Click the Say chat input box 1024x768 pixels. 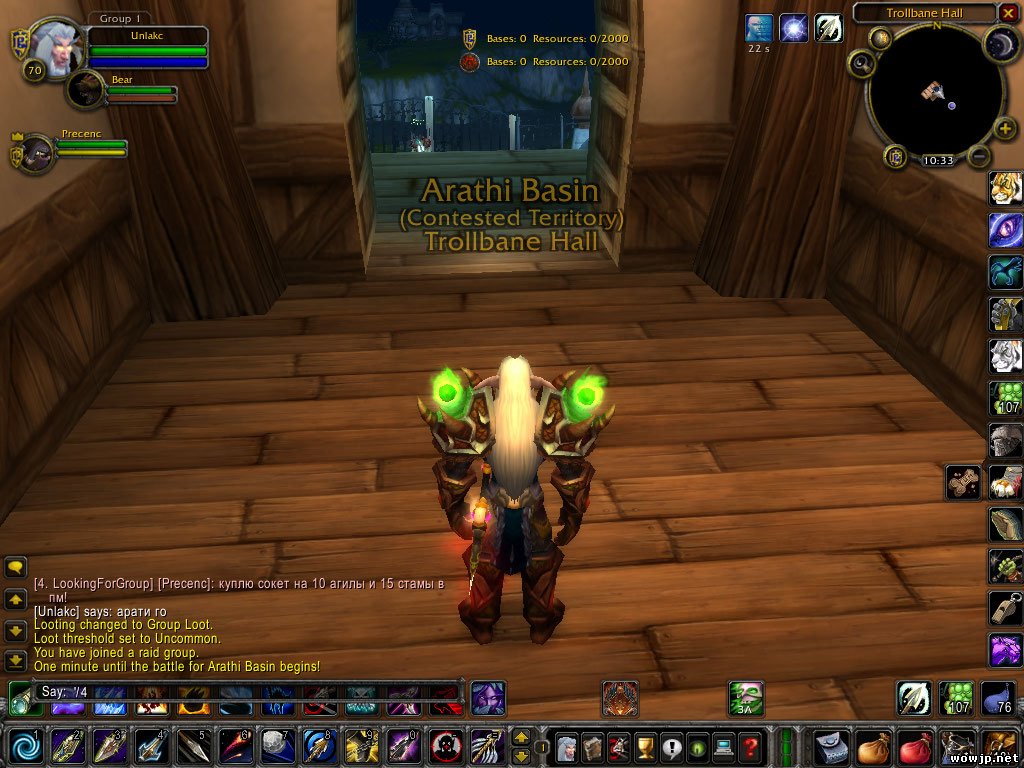point(240,691)
